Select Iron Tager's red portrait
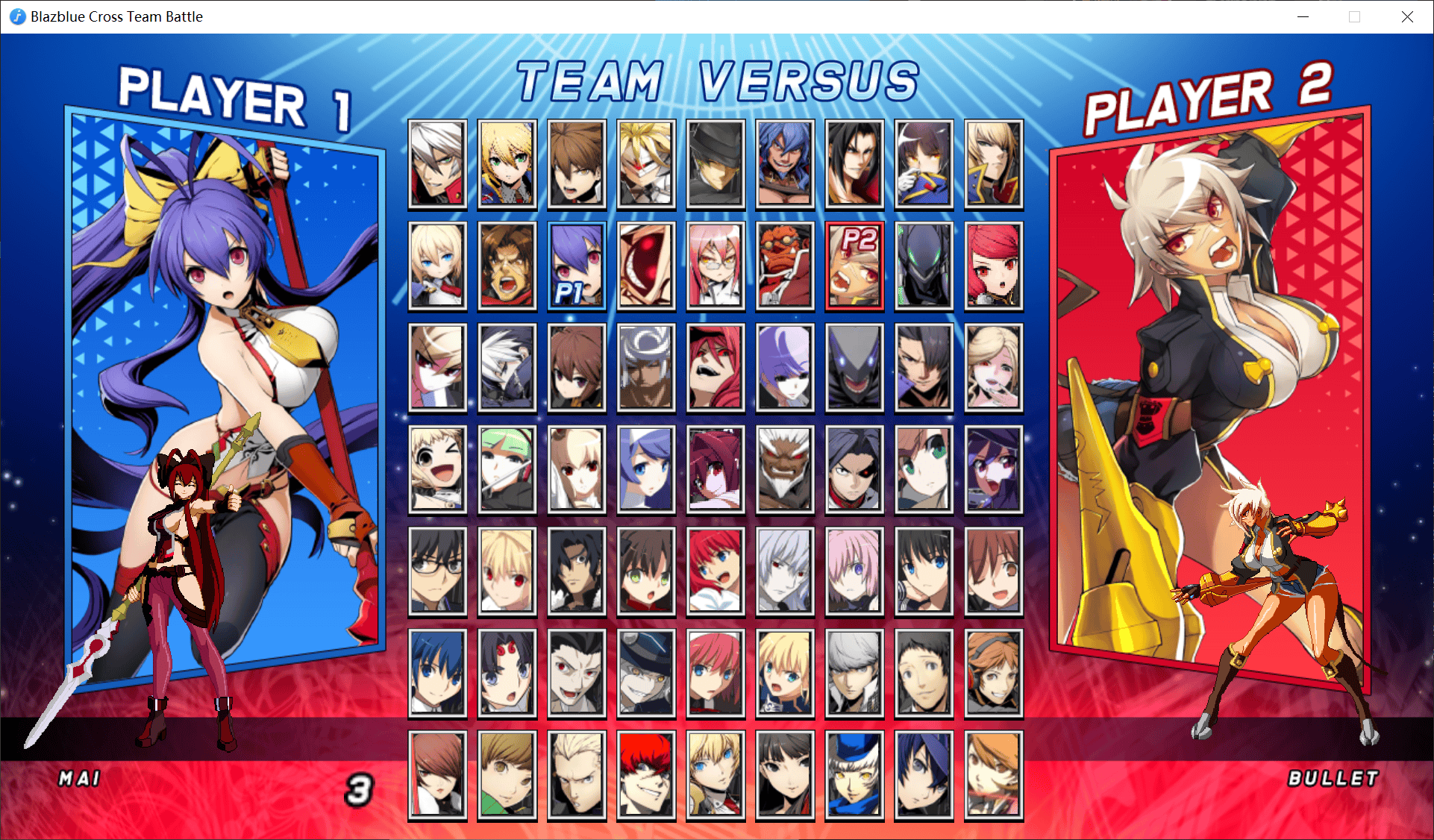Viewport: 1434px width, 840px height. tap(785, 265)
